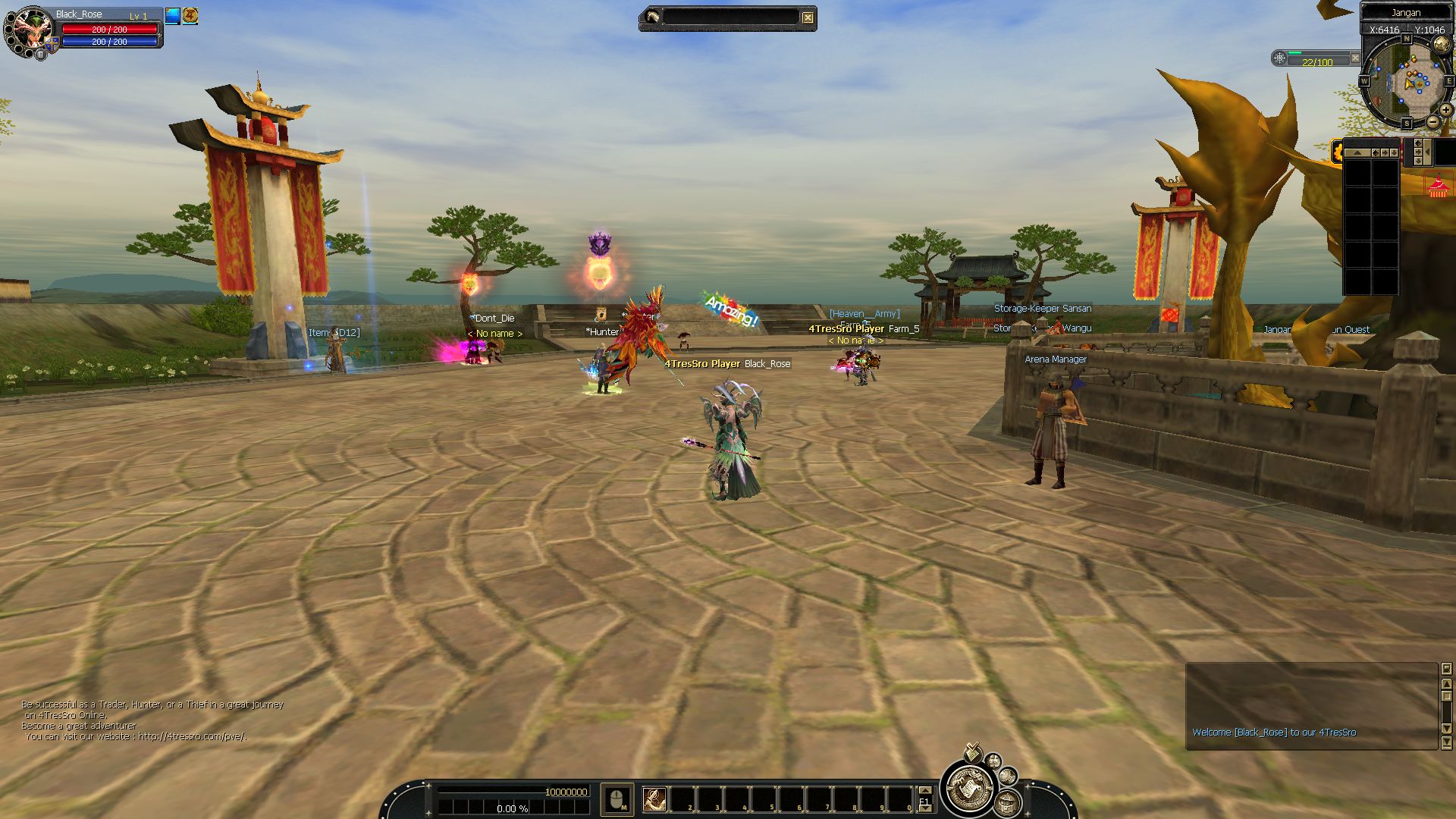This screenshot has width=1456, height=819.
Task: Select the gold number 4 buff icon
Action: (x=190, y=16)
